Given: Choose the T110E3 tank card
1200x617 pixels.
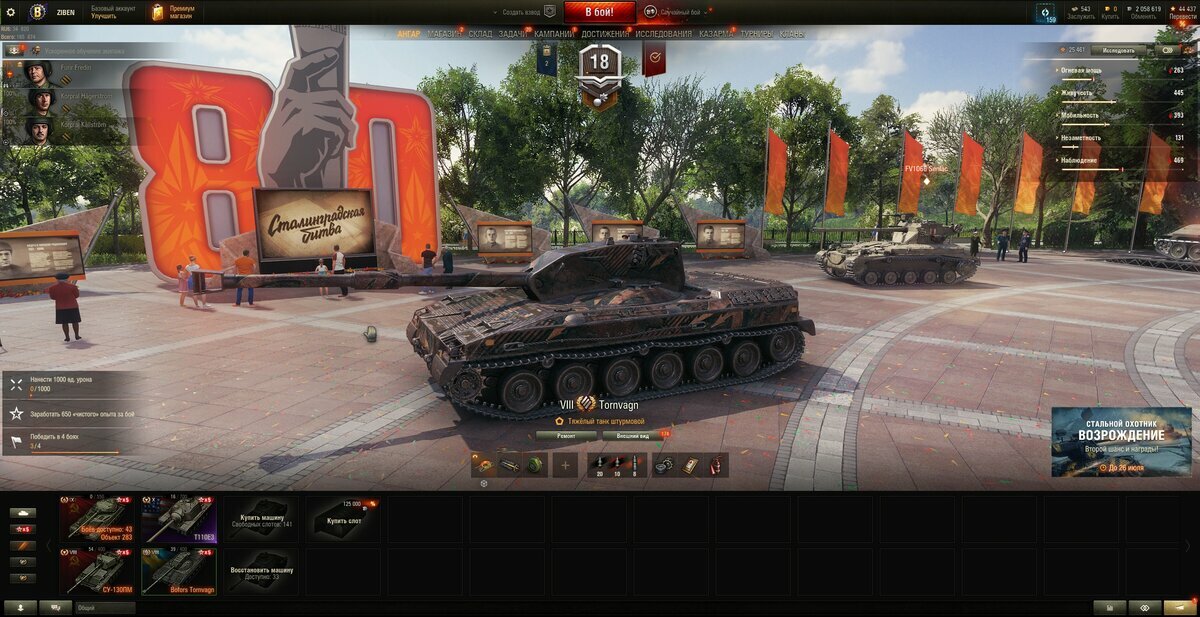Looking at the screenshot, I should coord(178,518).
